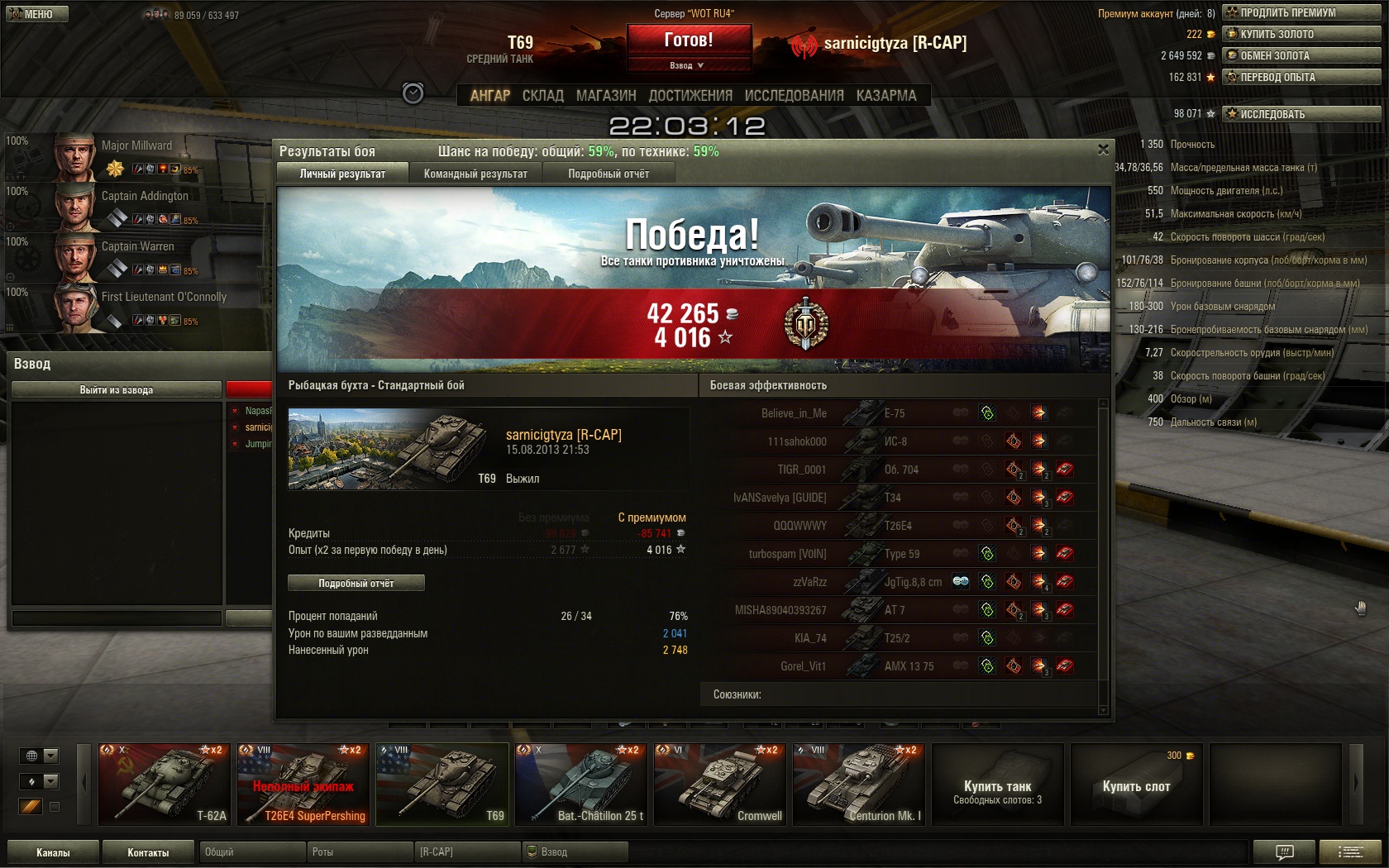This screenshot has width=1389, height=868.
Task: Open the Взвод battle type dropdown
Action: click(689, 65)
